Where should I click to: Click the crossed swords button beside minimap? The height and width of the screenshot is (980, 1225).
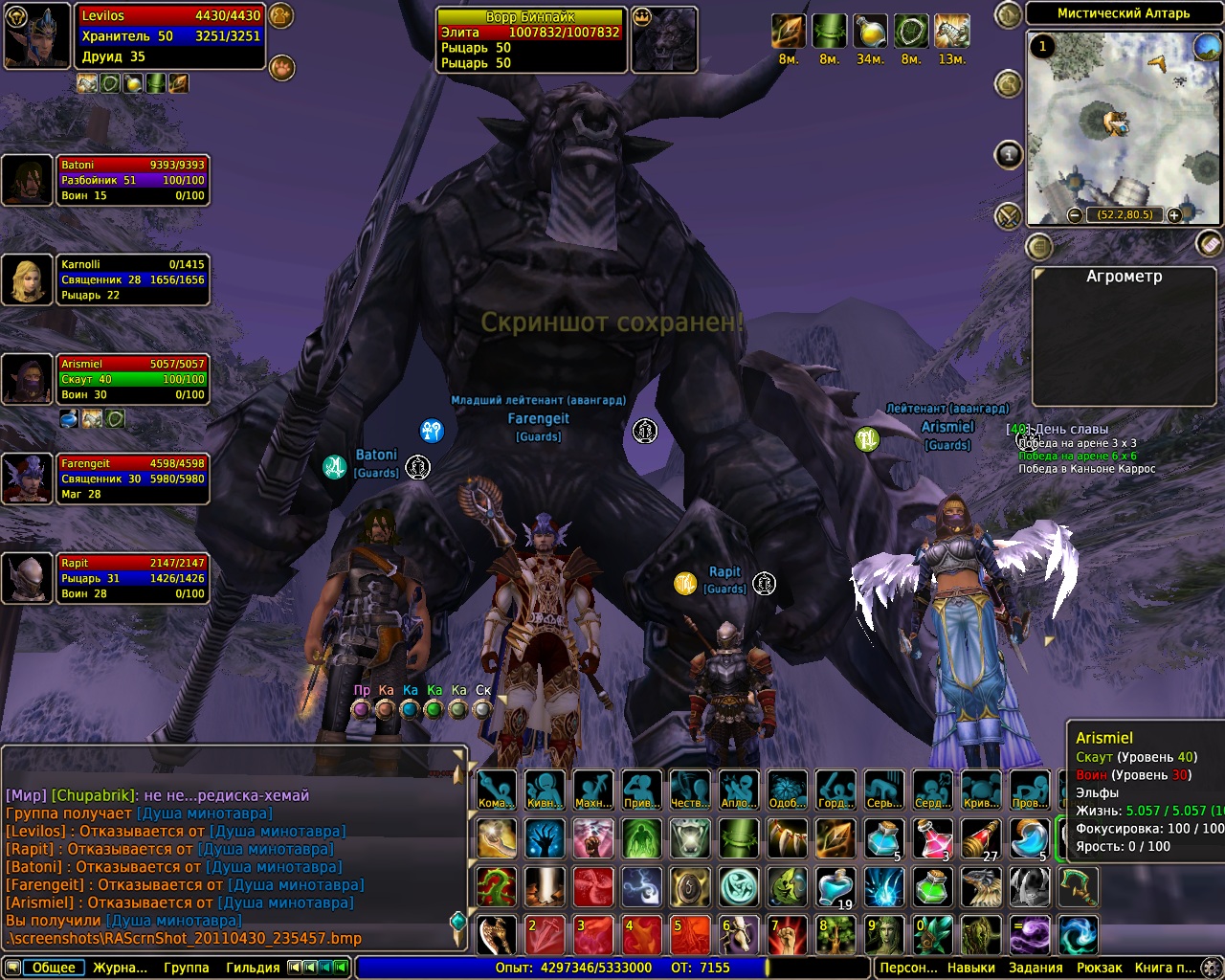click(x=1009, y=216)
